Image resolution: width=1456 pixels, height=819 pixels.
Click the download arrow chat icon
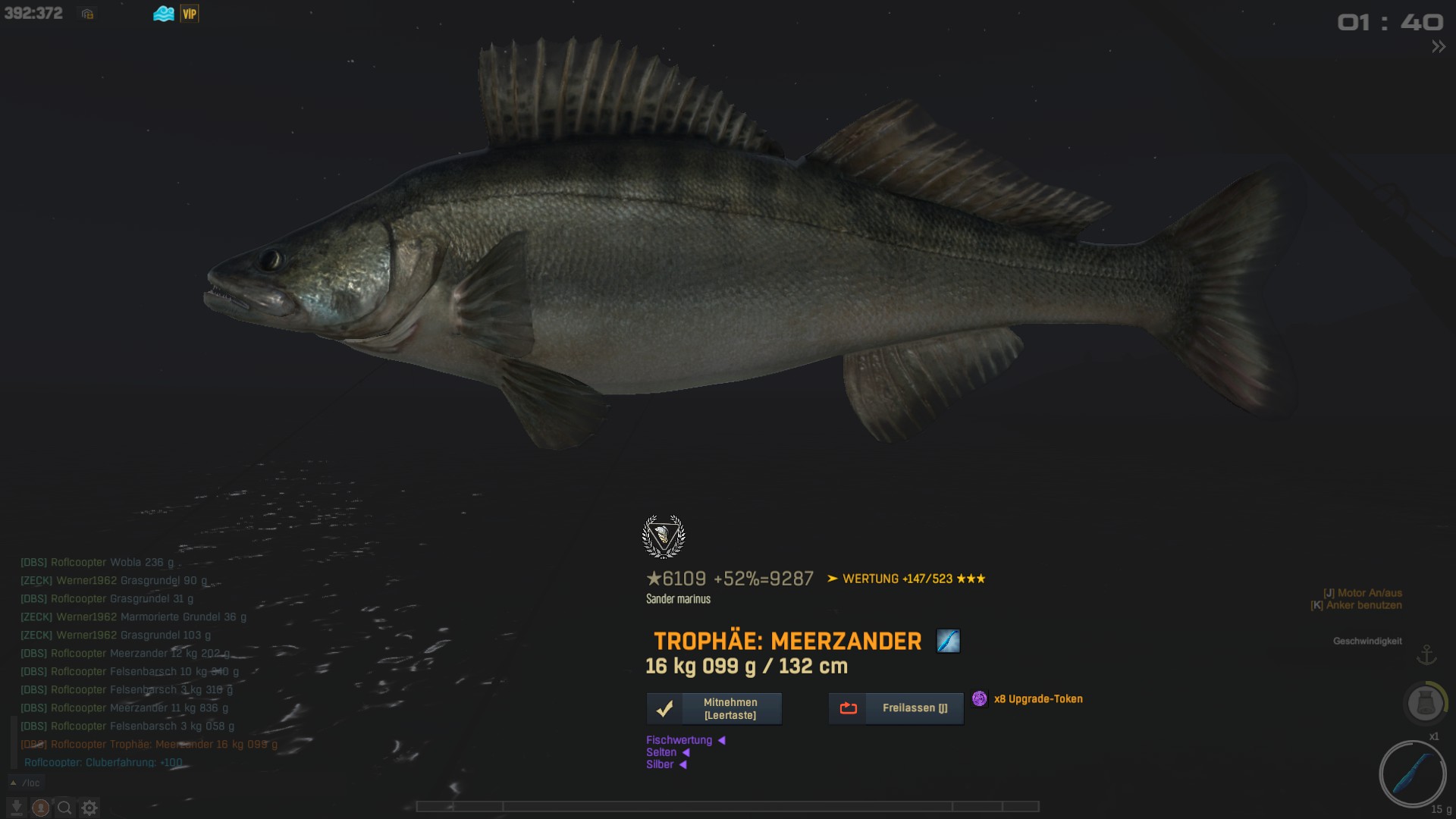(x=17, y=808)
